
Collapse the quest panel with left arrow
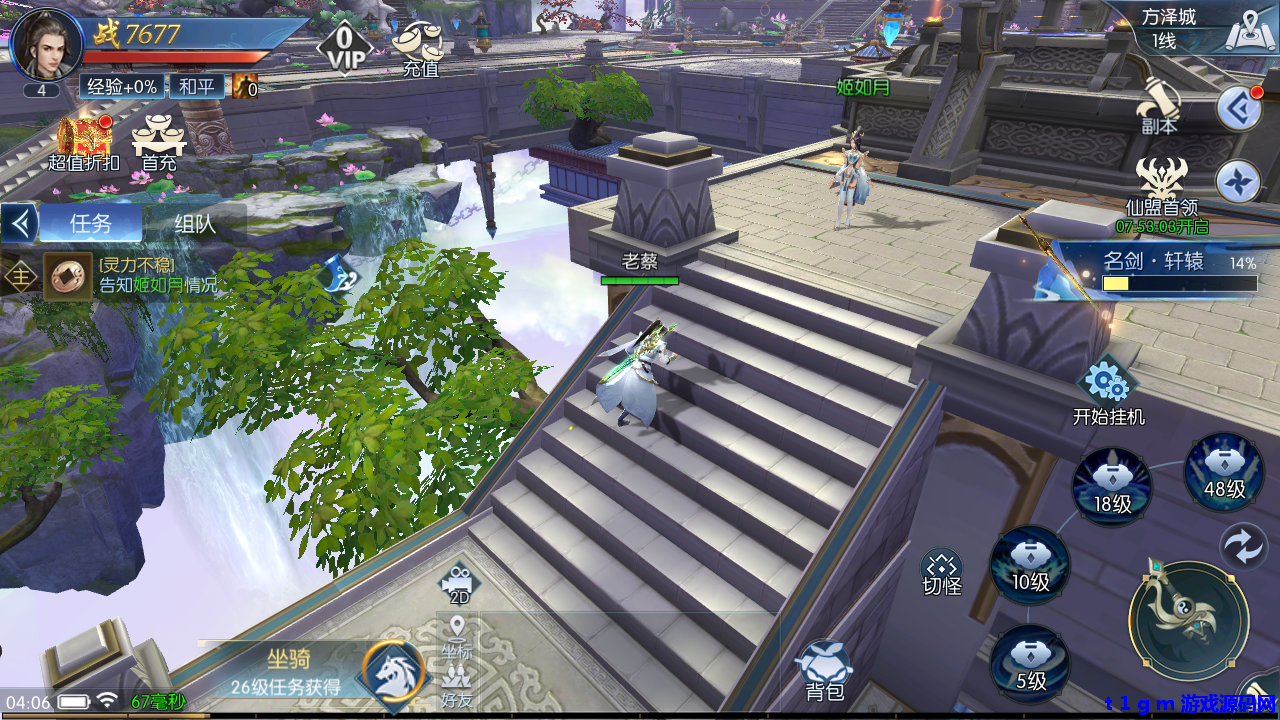coord(19,223)
